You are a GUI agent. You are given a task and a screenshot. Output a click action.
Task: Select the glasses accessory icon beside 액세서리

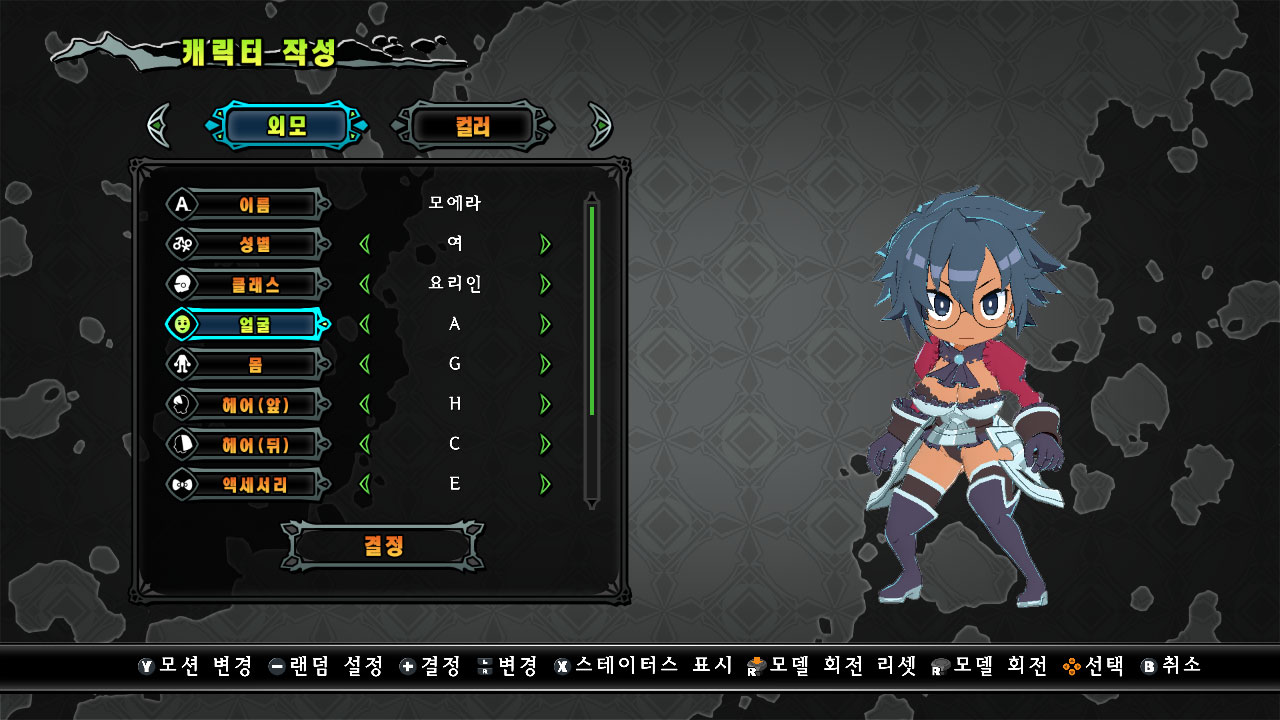click(184, 483)
